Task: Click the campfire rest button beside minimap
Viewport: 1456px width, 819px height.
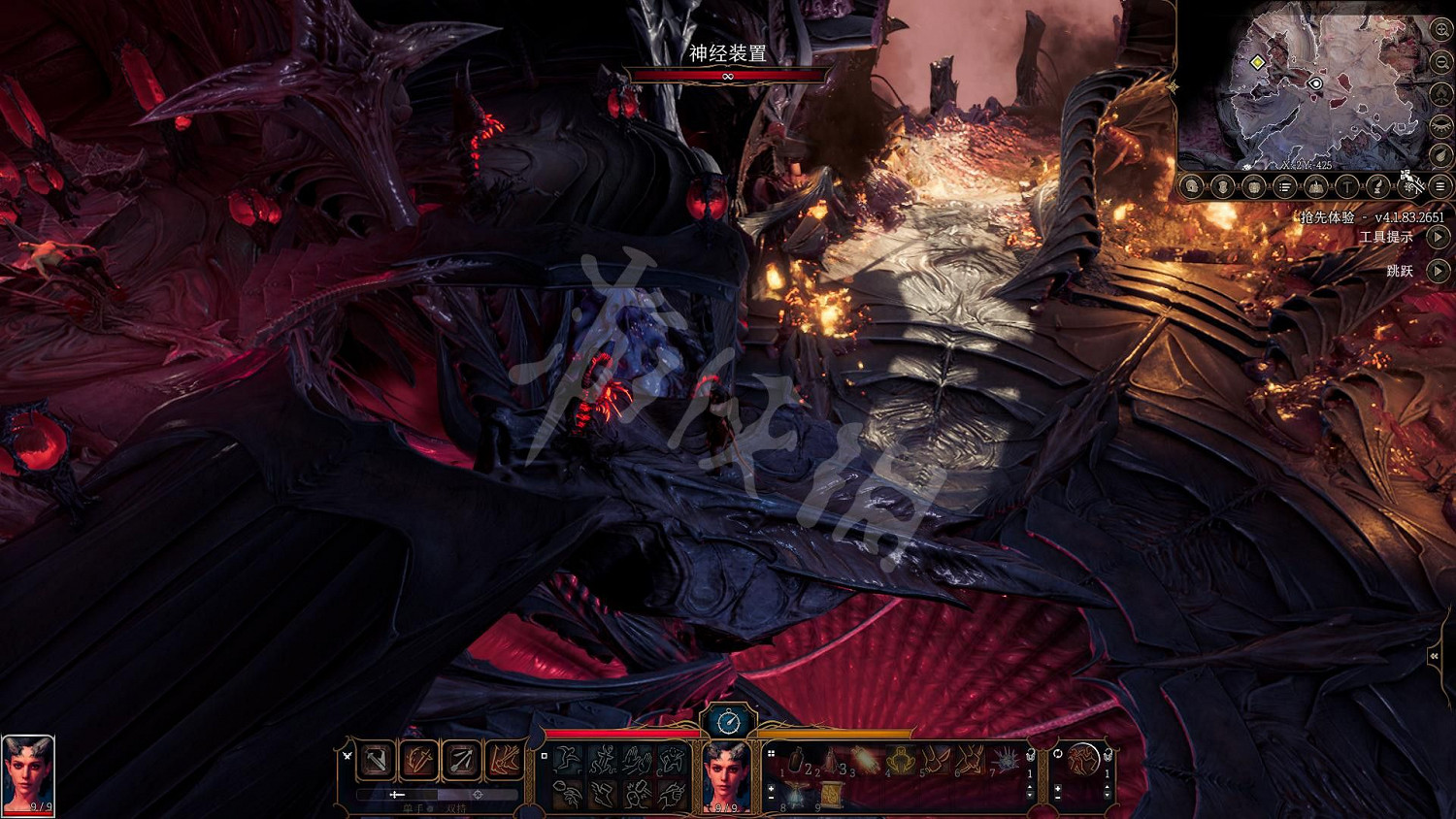Action: click(x=1441, y=94)
